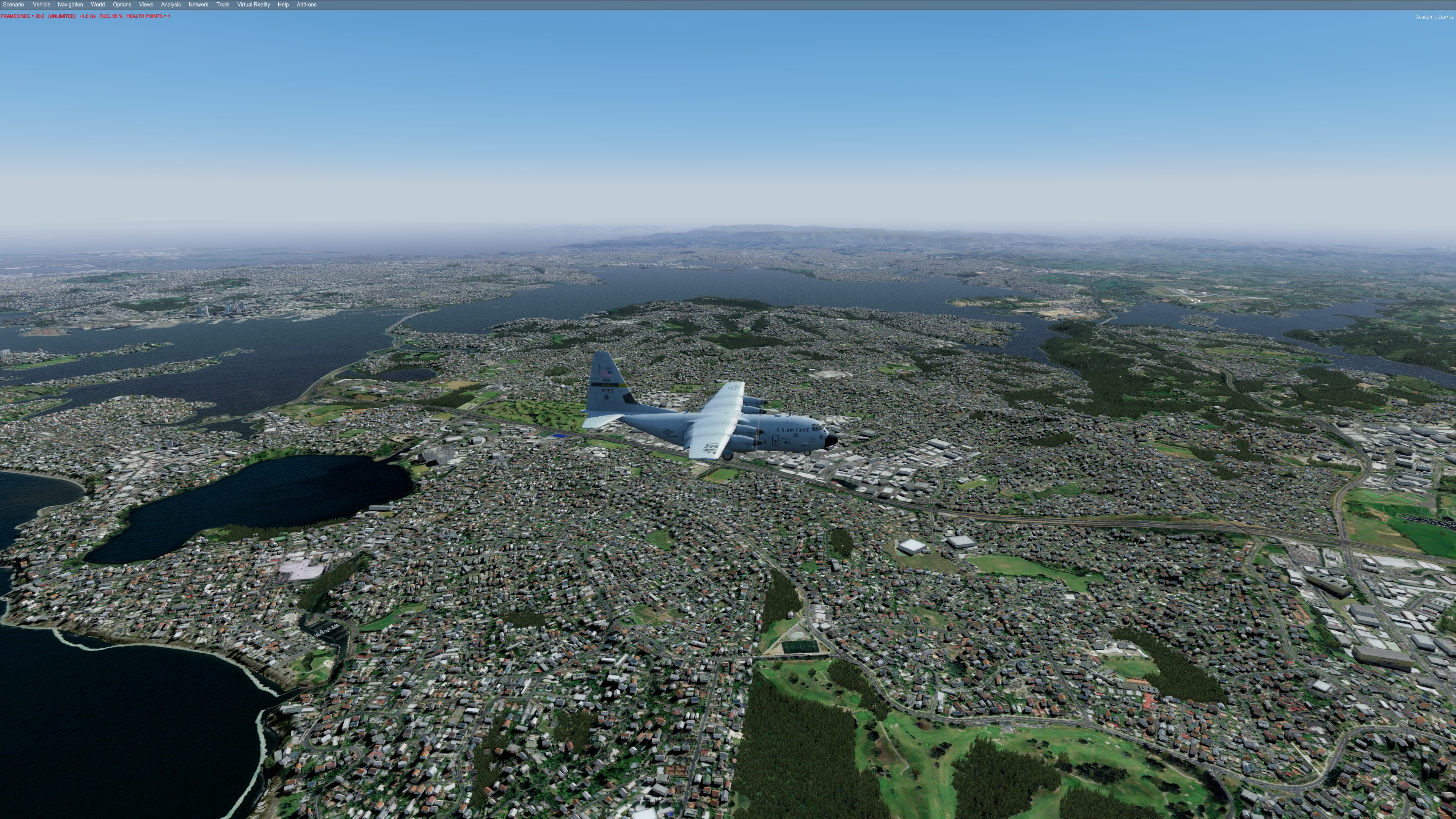
Task: Open the Vehicle menu
Action: [x=41, y=5]
